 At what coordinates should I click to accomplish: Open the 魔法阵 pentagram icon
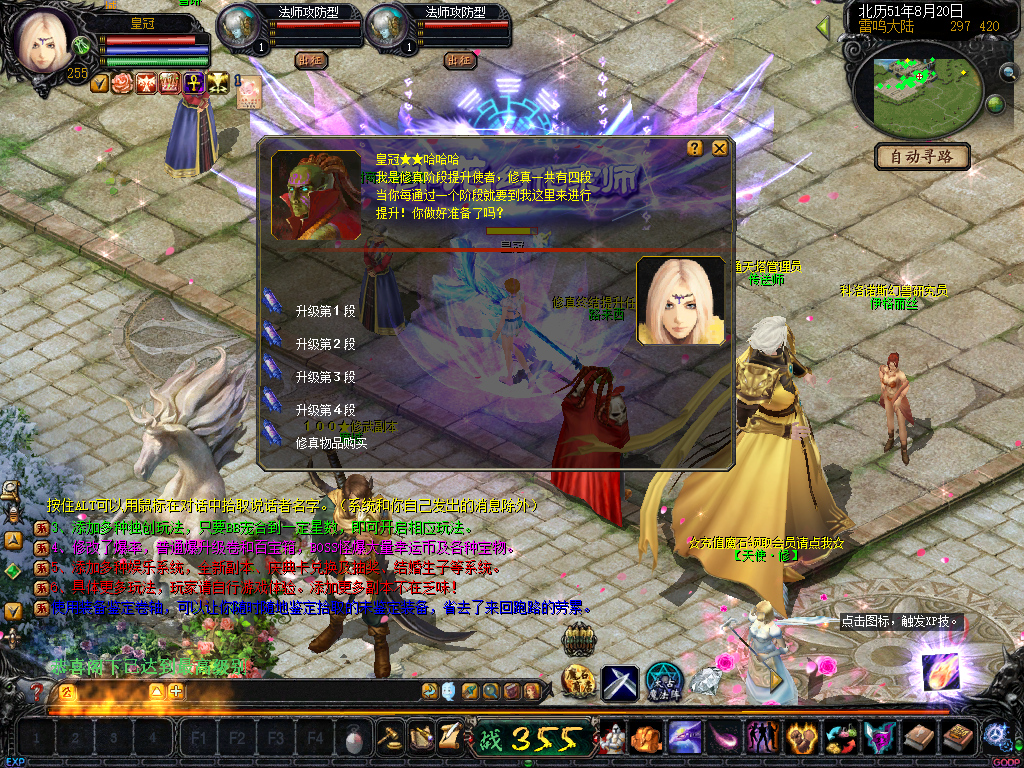point(664,682)
